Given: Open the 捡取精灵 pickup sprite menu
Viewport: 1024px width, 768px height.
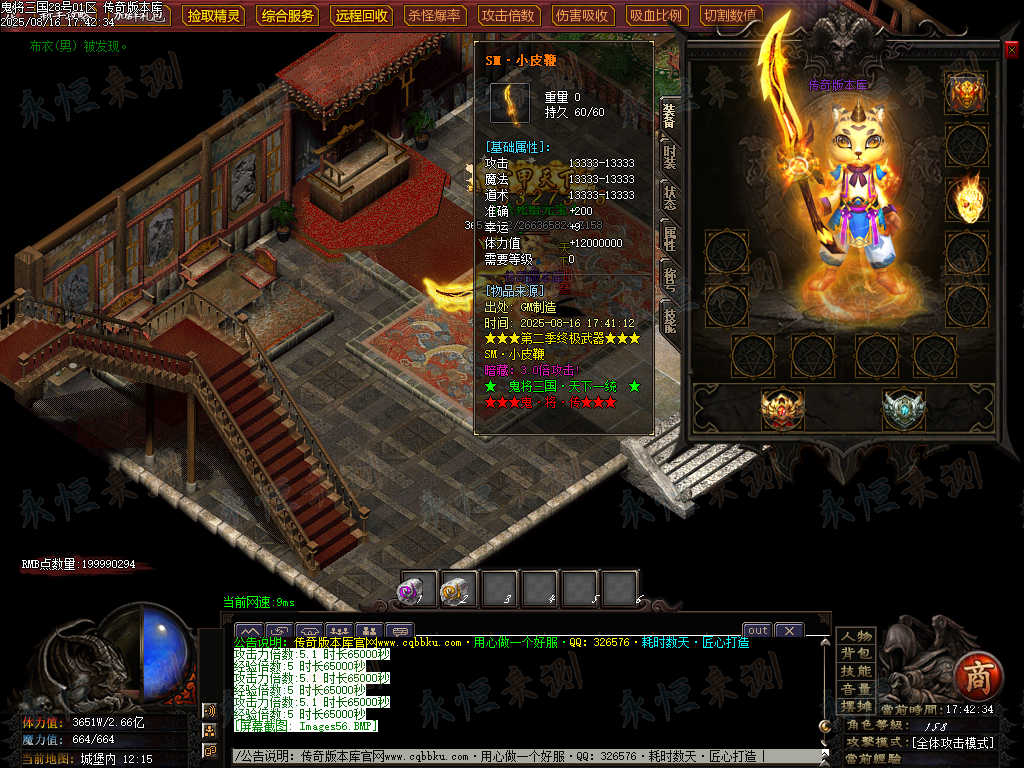Looking at the screenshot, I should pyautogui.click(x=215, y=16).
